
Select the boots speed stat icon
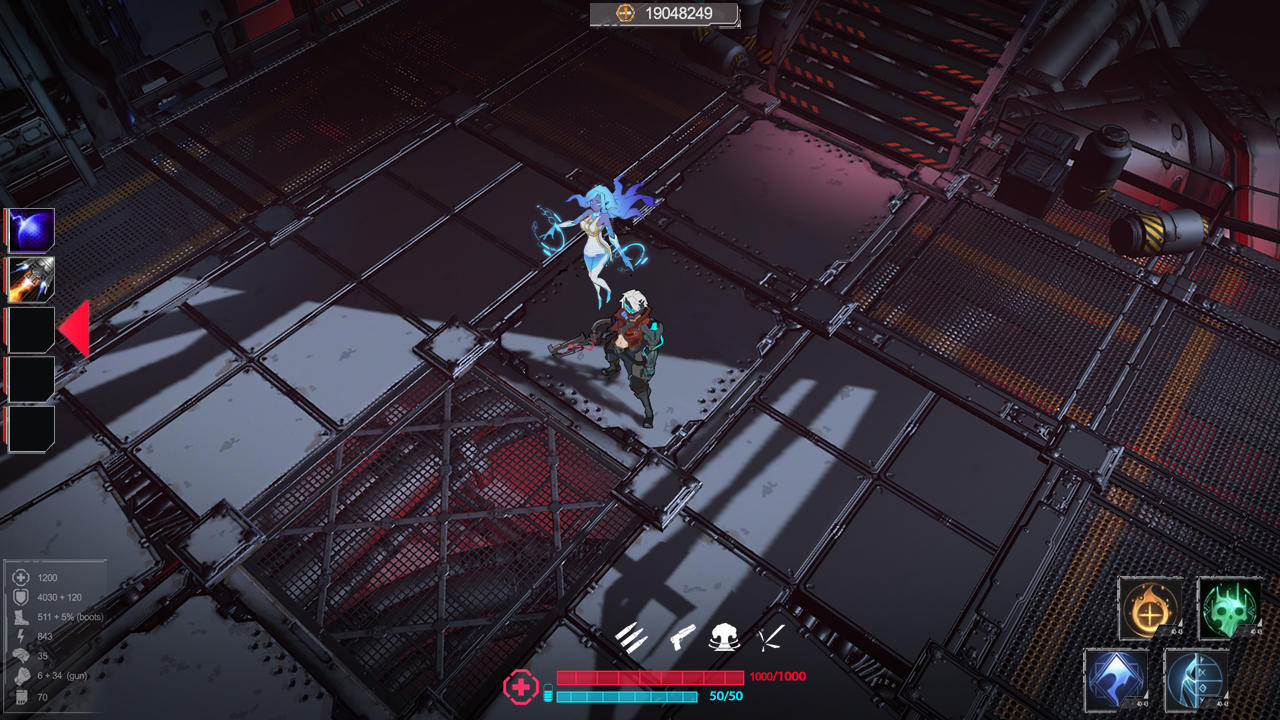(x=20, y=617)
